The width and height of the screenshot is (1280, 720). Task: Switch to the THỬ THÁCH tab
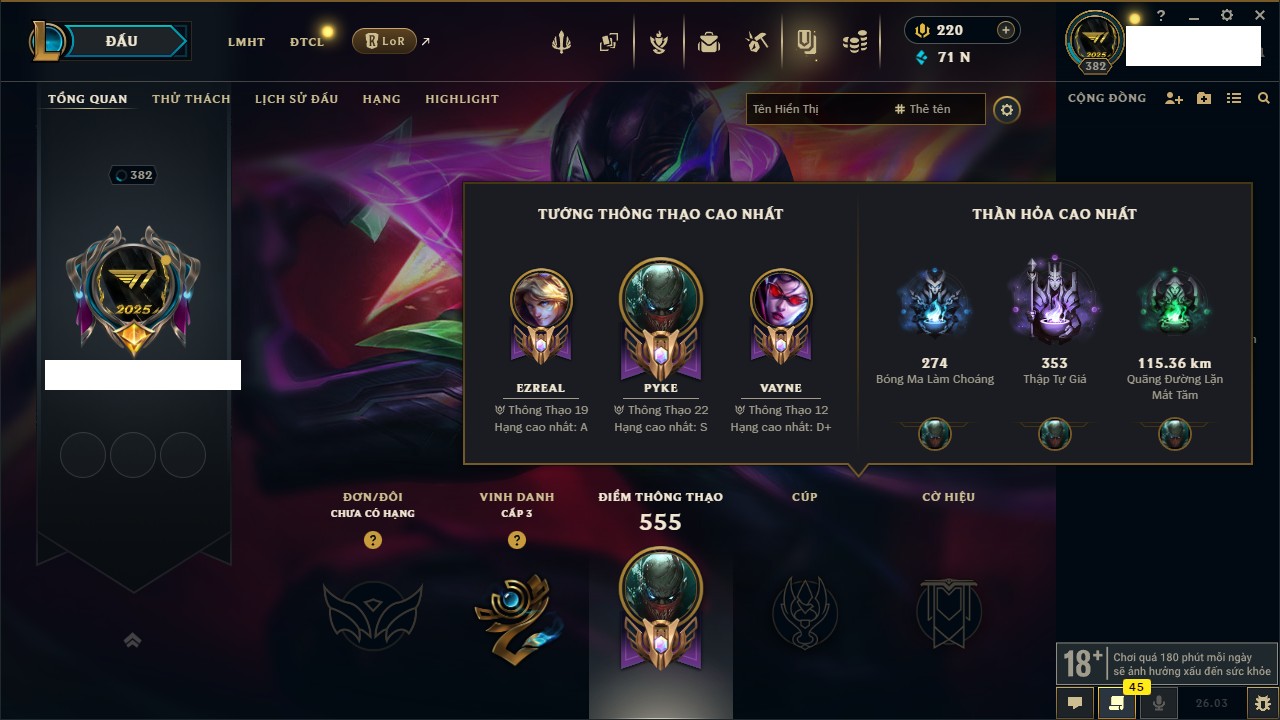tap(191, 99)
